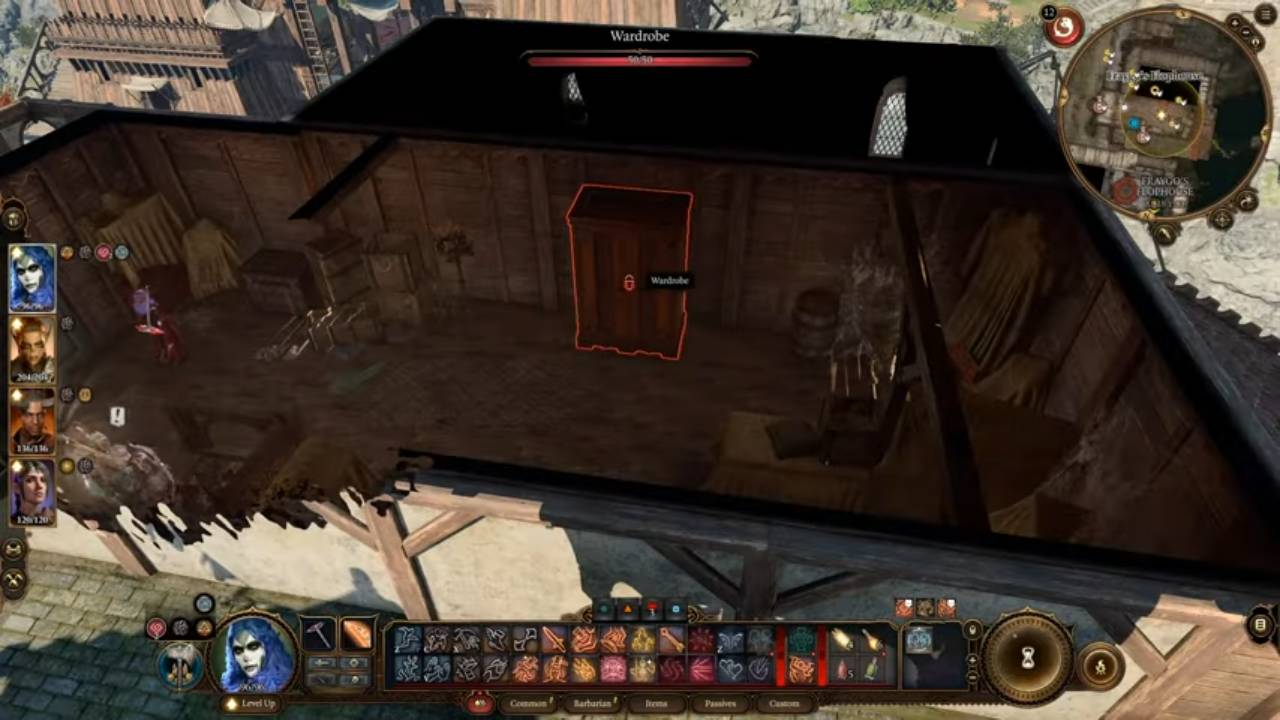Click the crossed hammers button below party portraits
This screenshot has width=1280, height=720.
14,579
